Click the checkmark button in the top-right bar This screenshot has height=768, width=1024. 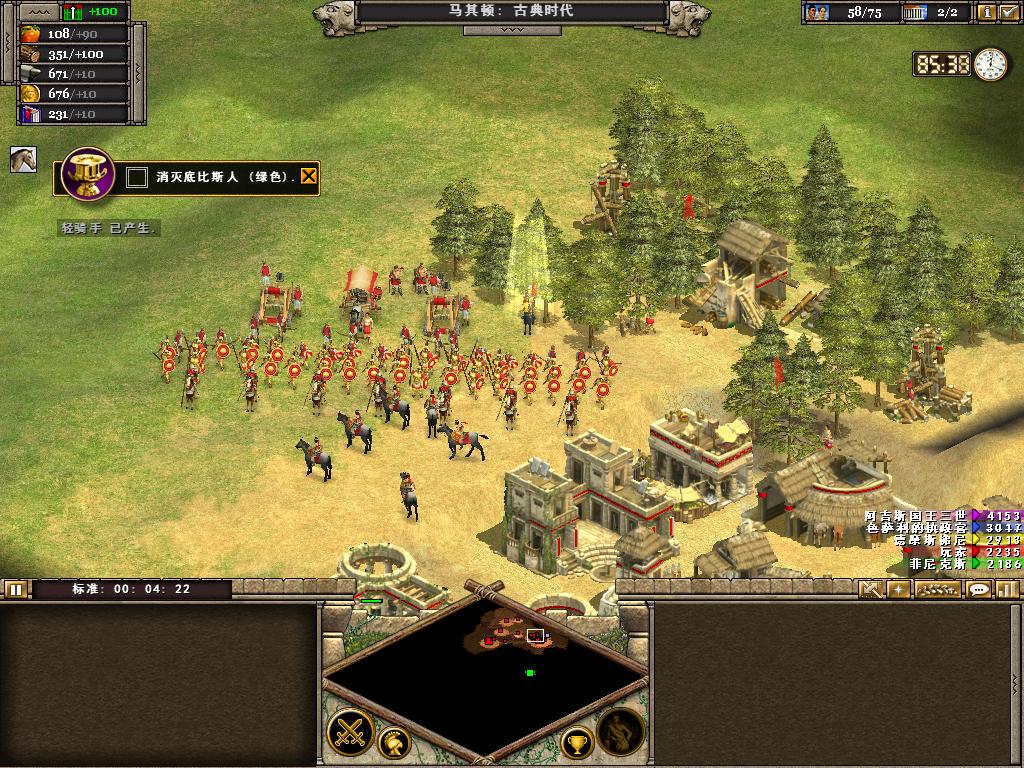1009,12
